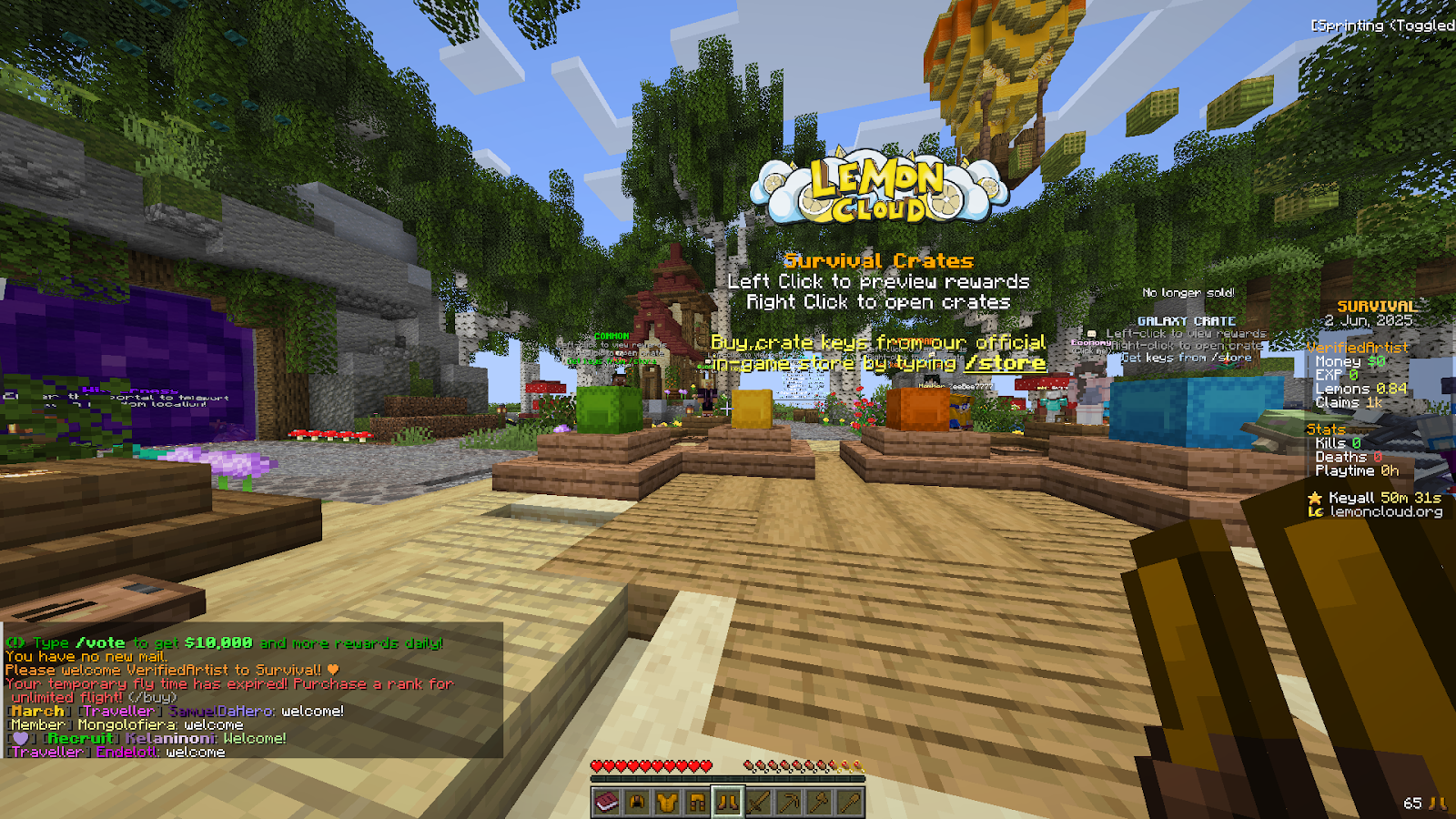Click the Keyall star icon on the sidebar
Viewport: 1456px width, 819px height.
tap(1316, 498)
